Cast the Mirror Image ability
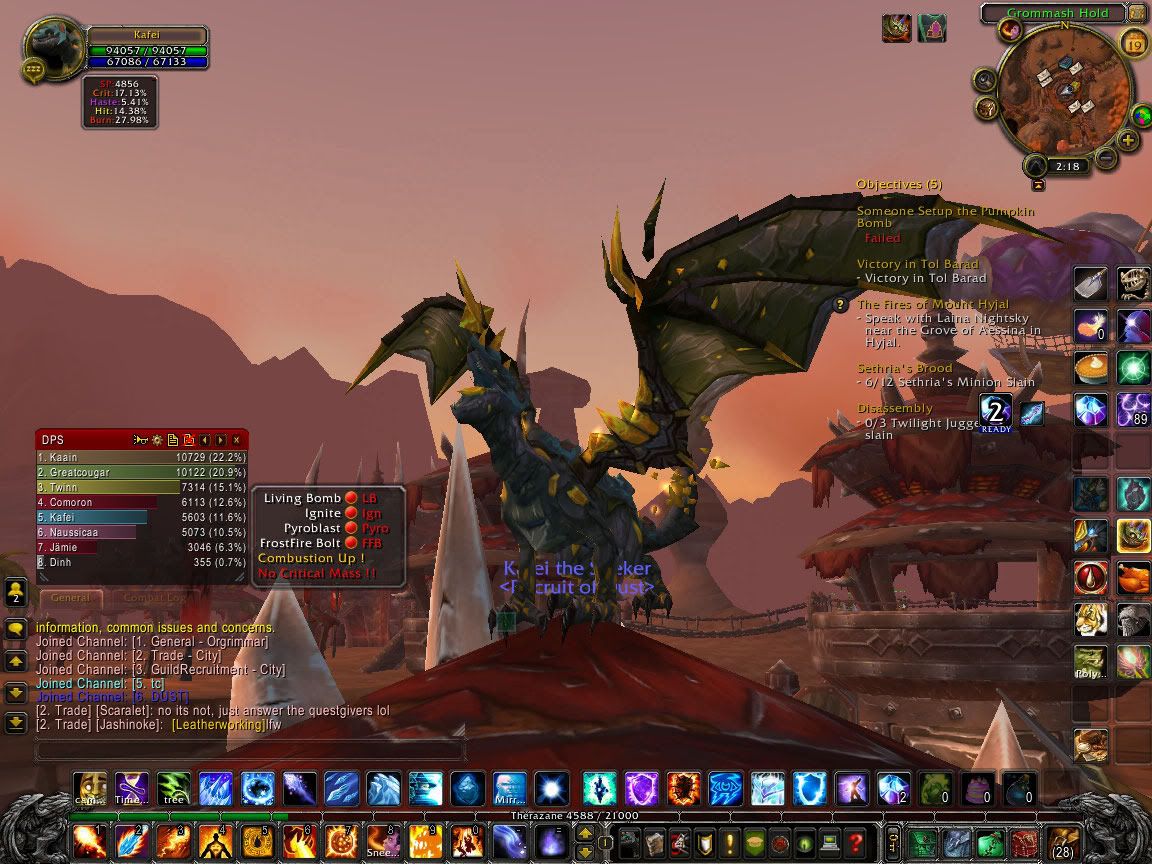 [510, 789]
